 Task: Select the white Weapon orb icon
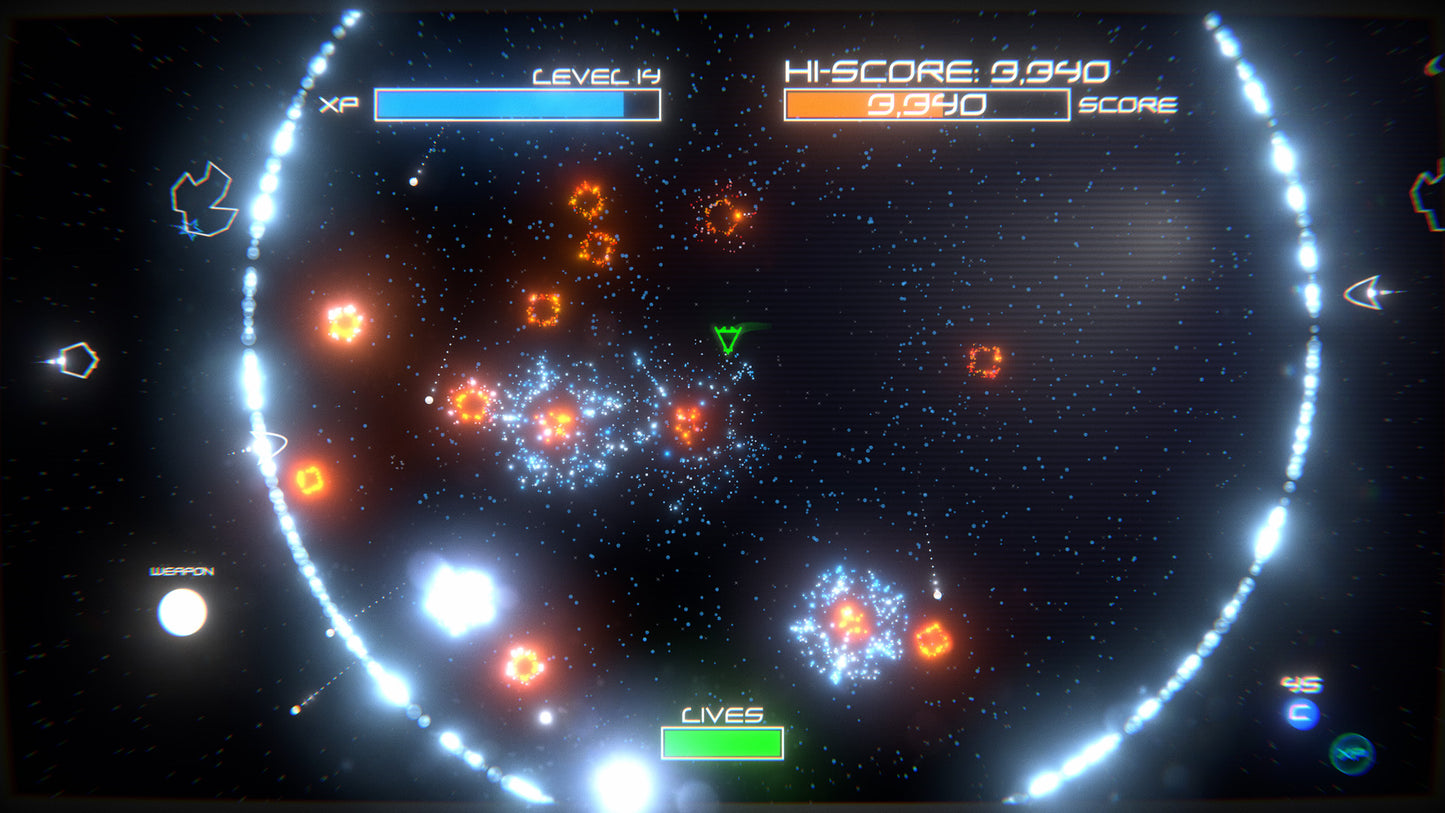coord(182,612)
